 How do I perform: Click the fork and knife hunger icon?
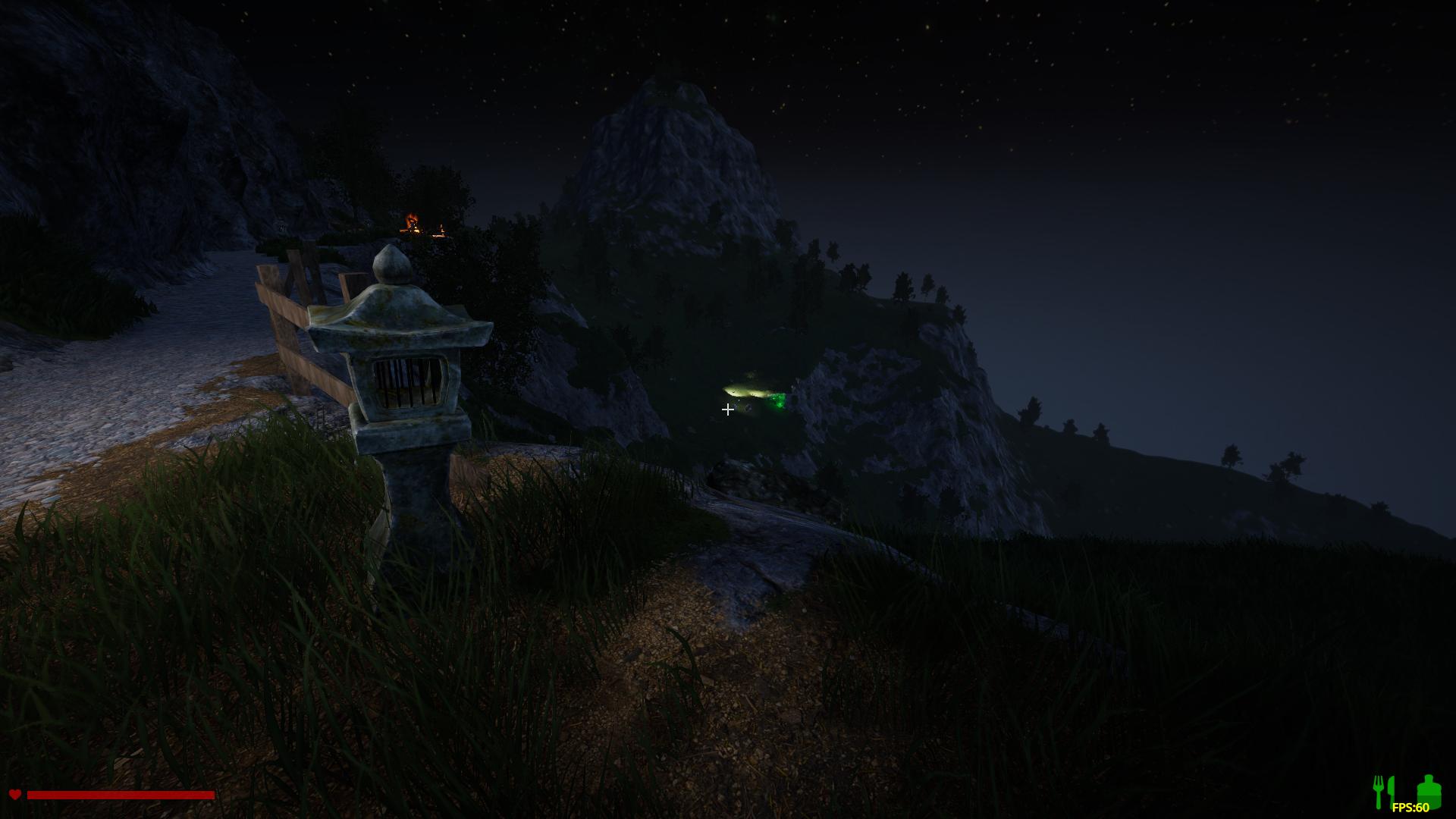pyautogui.click(x=1384, y=790)
